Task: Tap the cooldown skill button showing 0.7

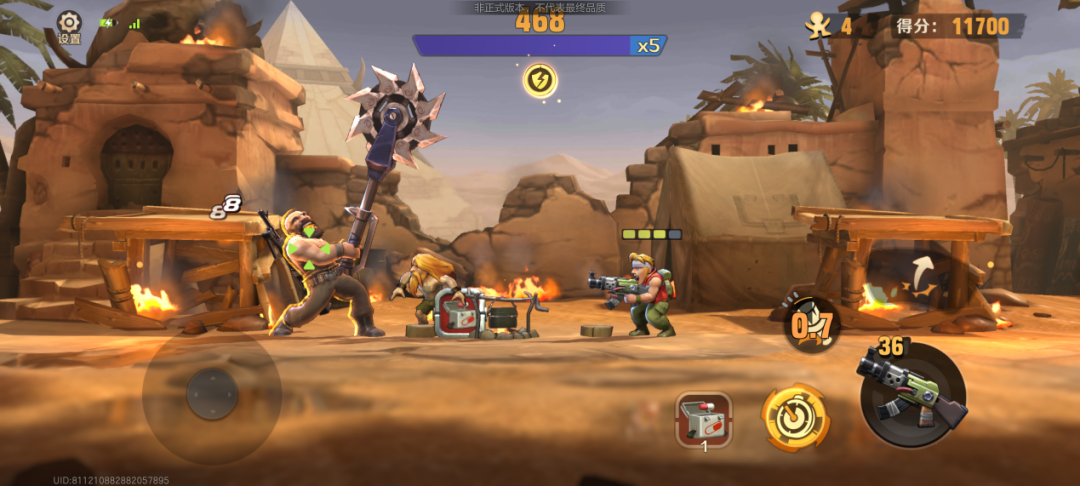Action: (811, 324)
